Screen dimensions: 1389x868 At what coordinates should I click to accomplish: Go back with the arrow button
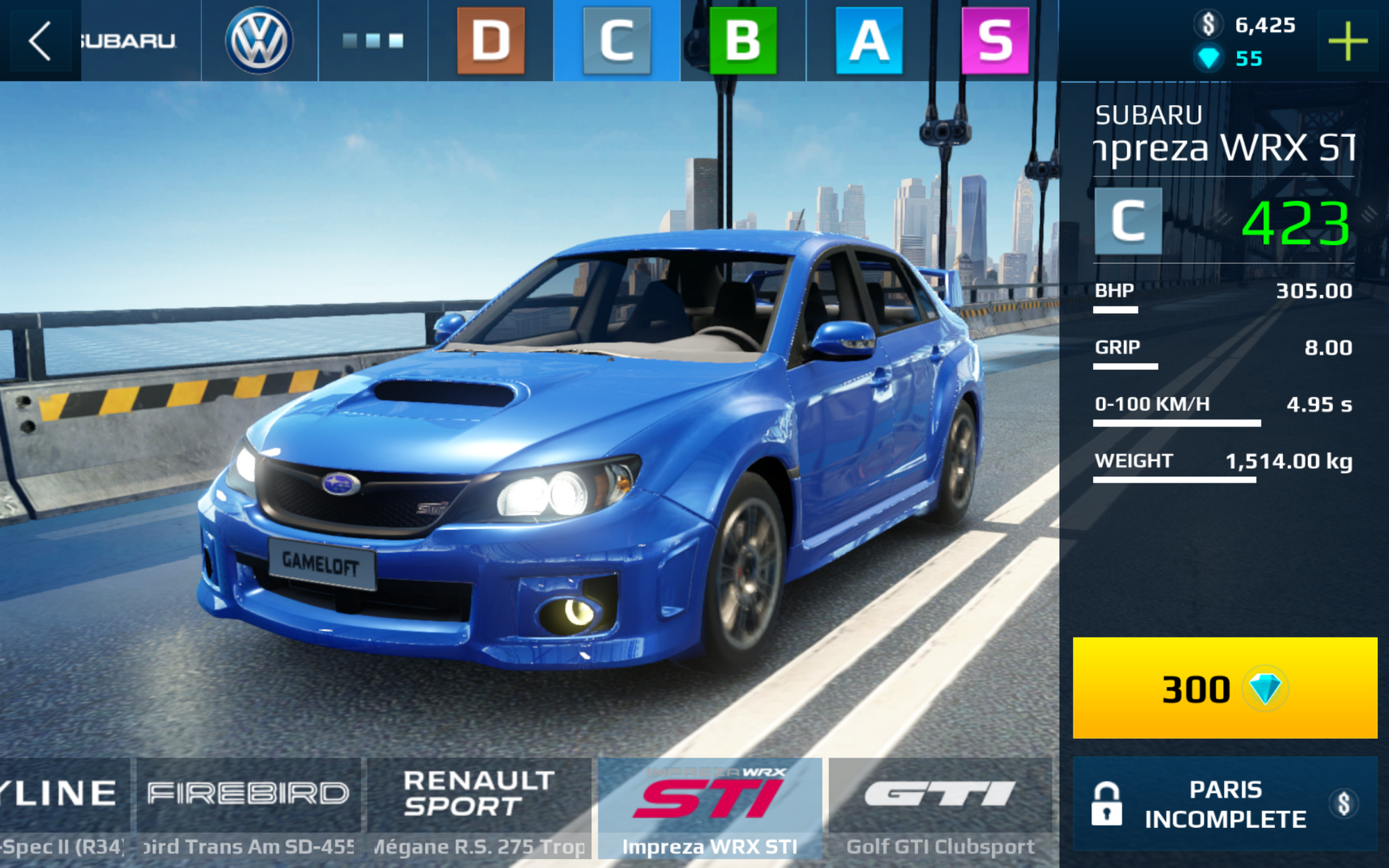(x=40, y=40)
